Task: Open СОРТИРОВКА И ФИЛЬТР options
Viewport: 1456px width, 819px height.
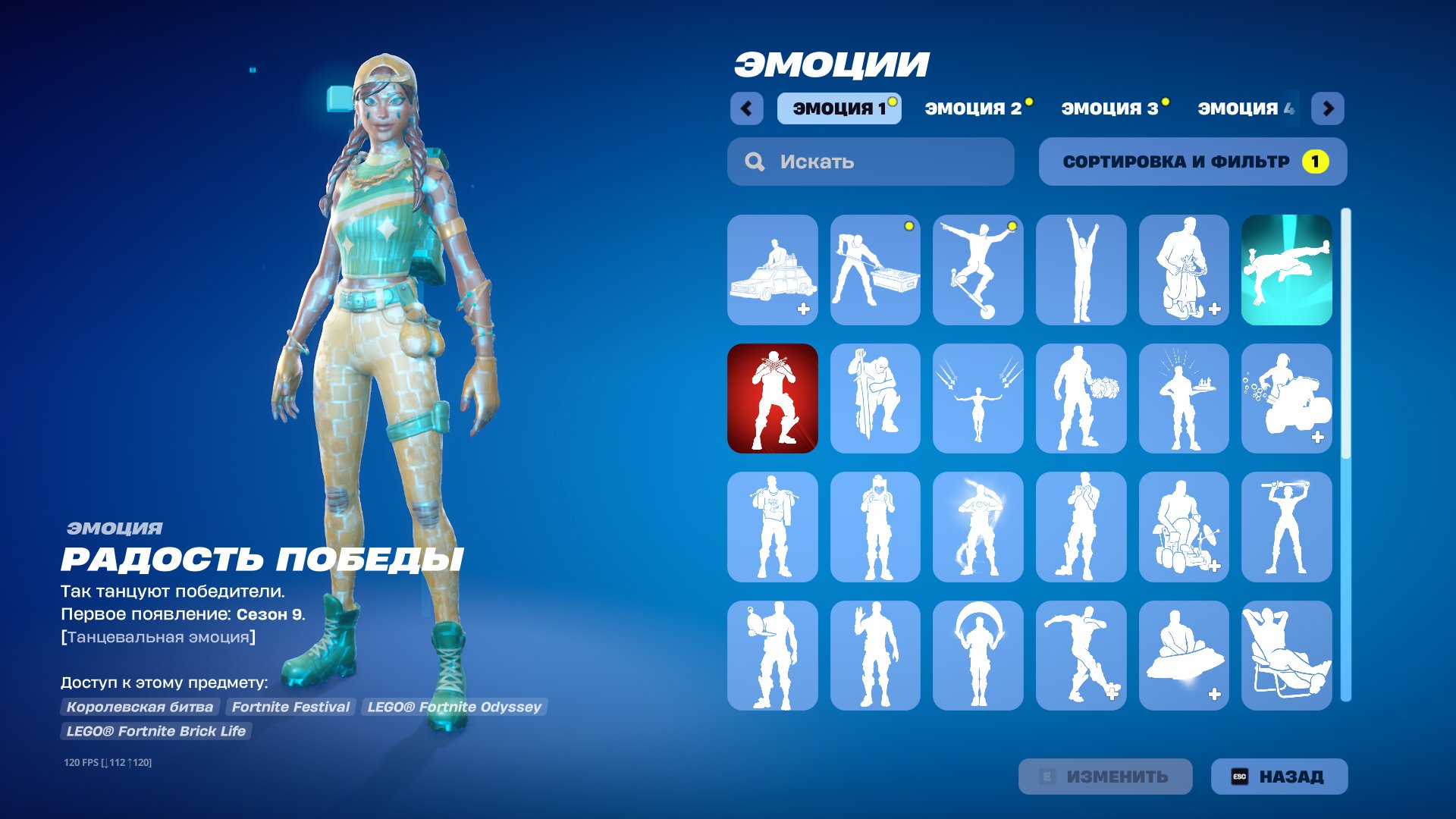Action: (1192, 161)
